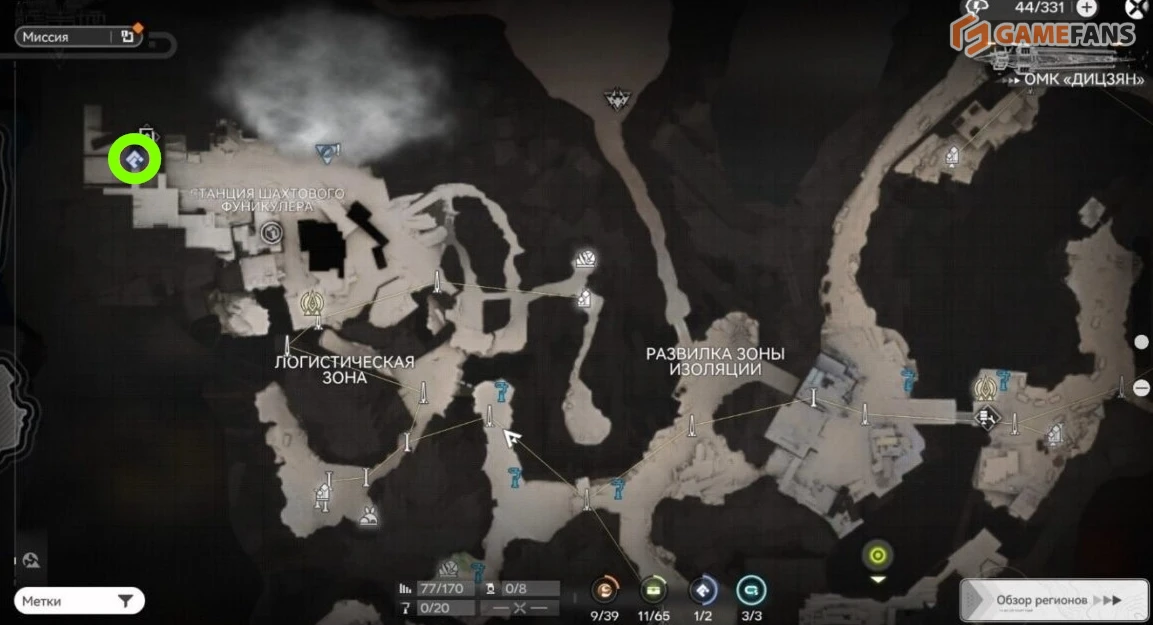Open the Метки markers filter
The height and width of the screenshot is (625, 1153).
point(78,601)
